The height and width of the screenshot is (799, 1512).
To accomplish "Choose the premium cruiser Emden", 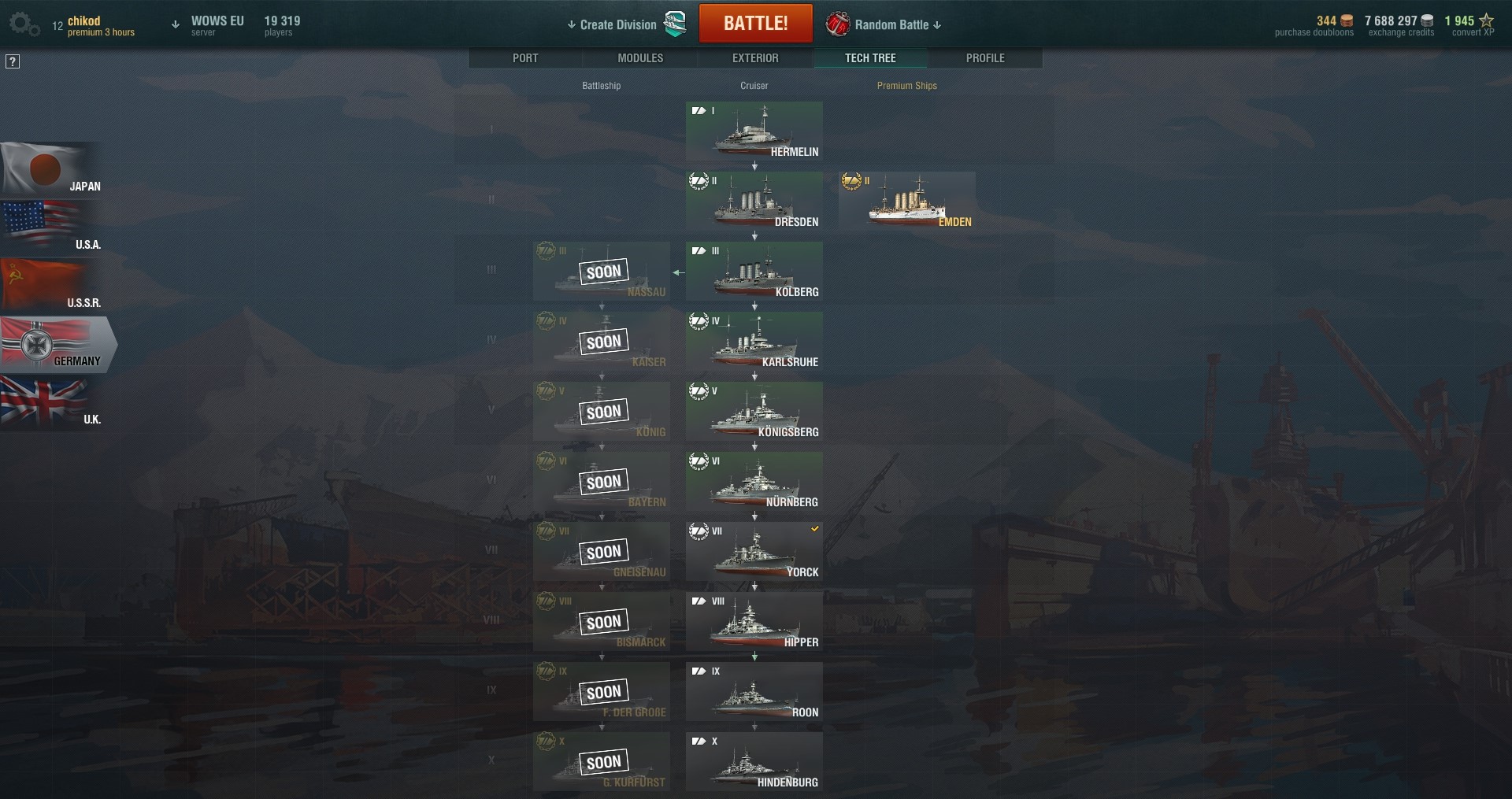I will pyautogui.click(x=906, y=202).
